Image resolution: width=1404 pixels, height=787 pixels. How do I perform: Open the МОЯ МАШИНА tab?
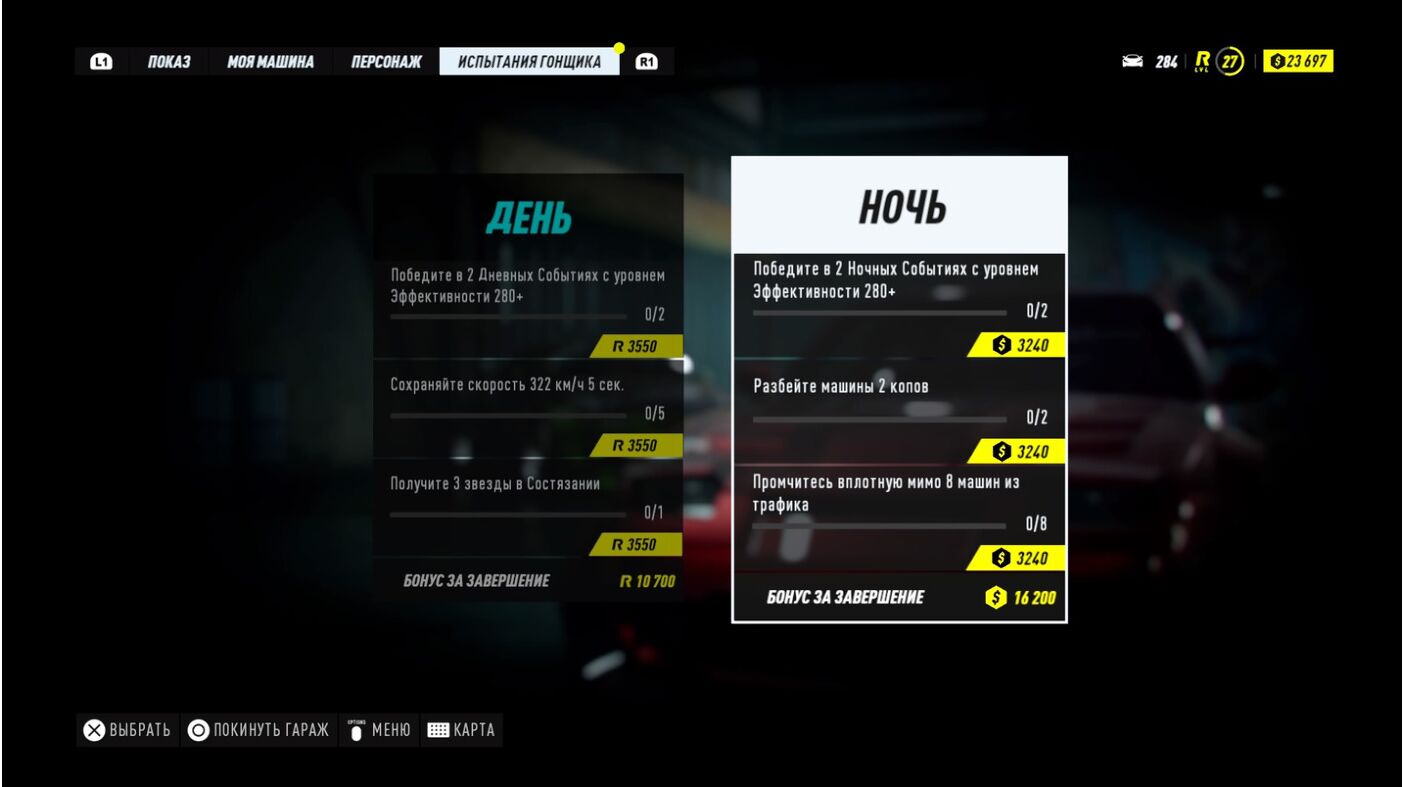point(270,62)
